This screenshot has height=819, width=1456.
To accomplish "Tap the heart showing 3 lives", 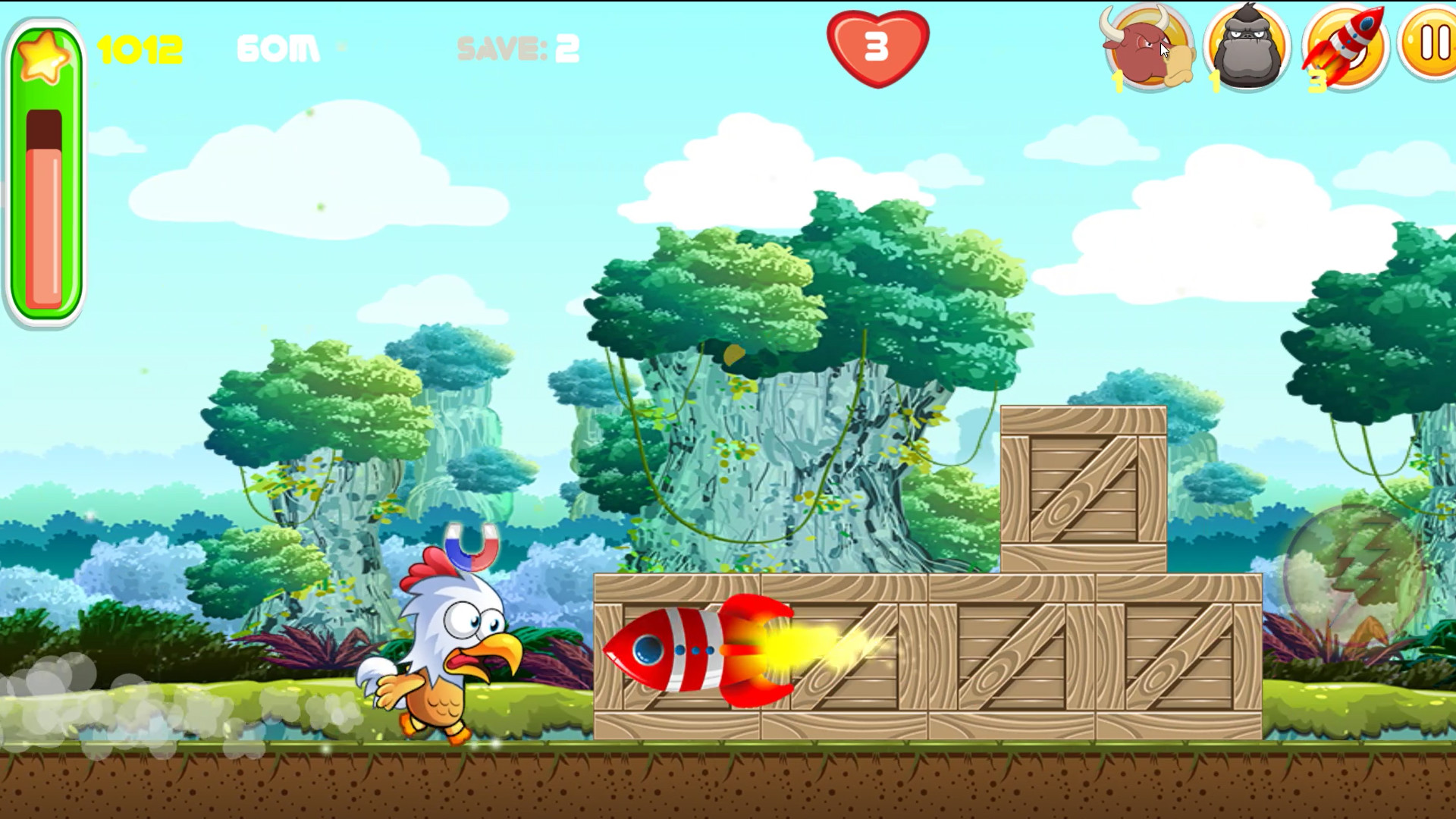I will coord(876,47).
